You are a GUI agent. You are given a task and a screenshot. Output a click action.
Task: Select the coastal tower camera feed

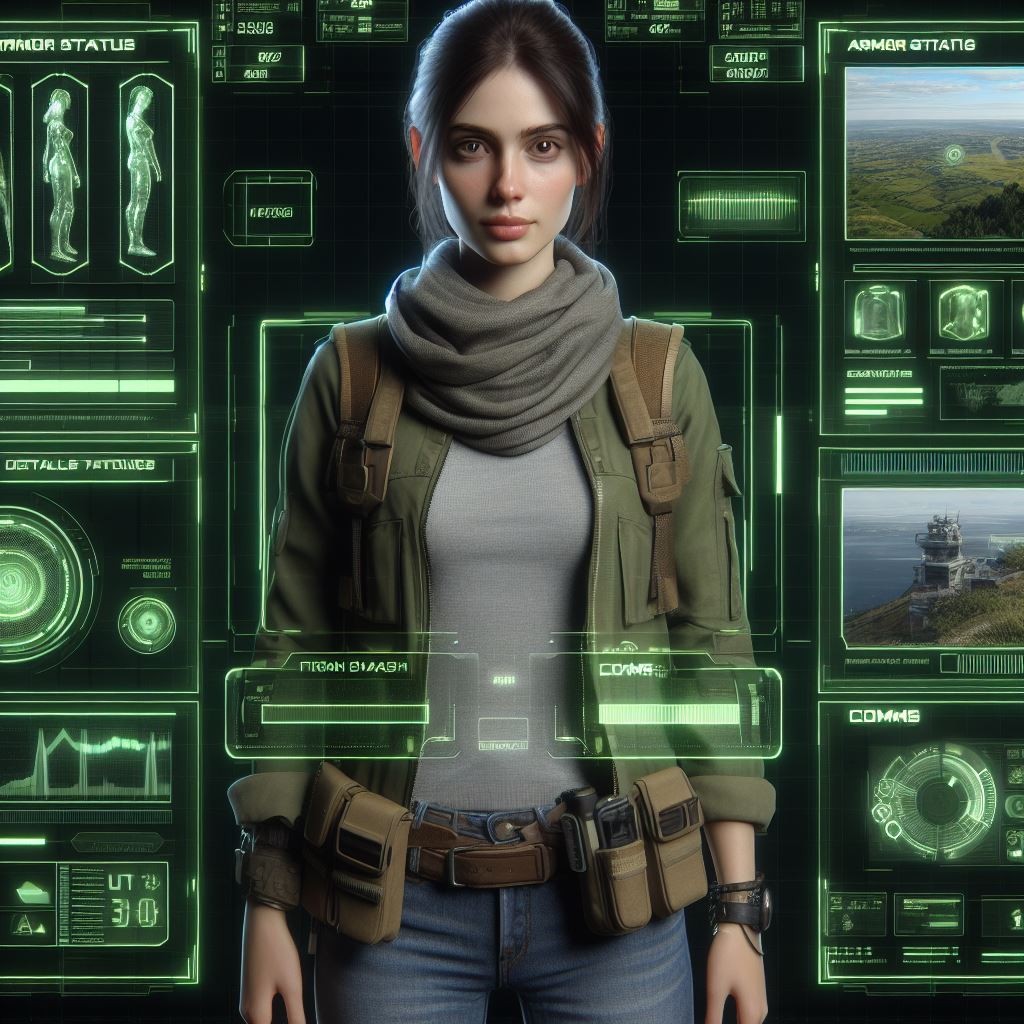pyautogui.click(x=932, y=566)
